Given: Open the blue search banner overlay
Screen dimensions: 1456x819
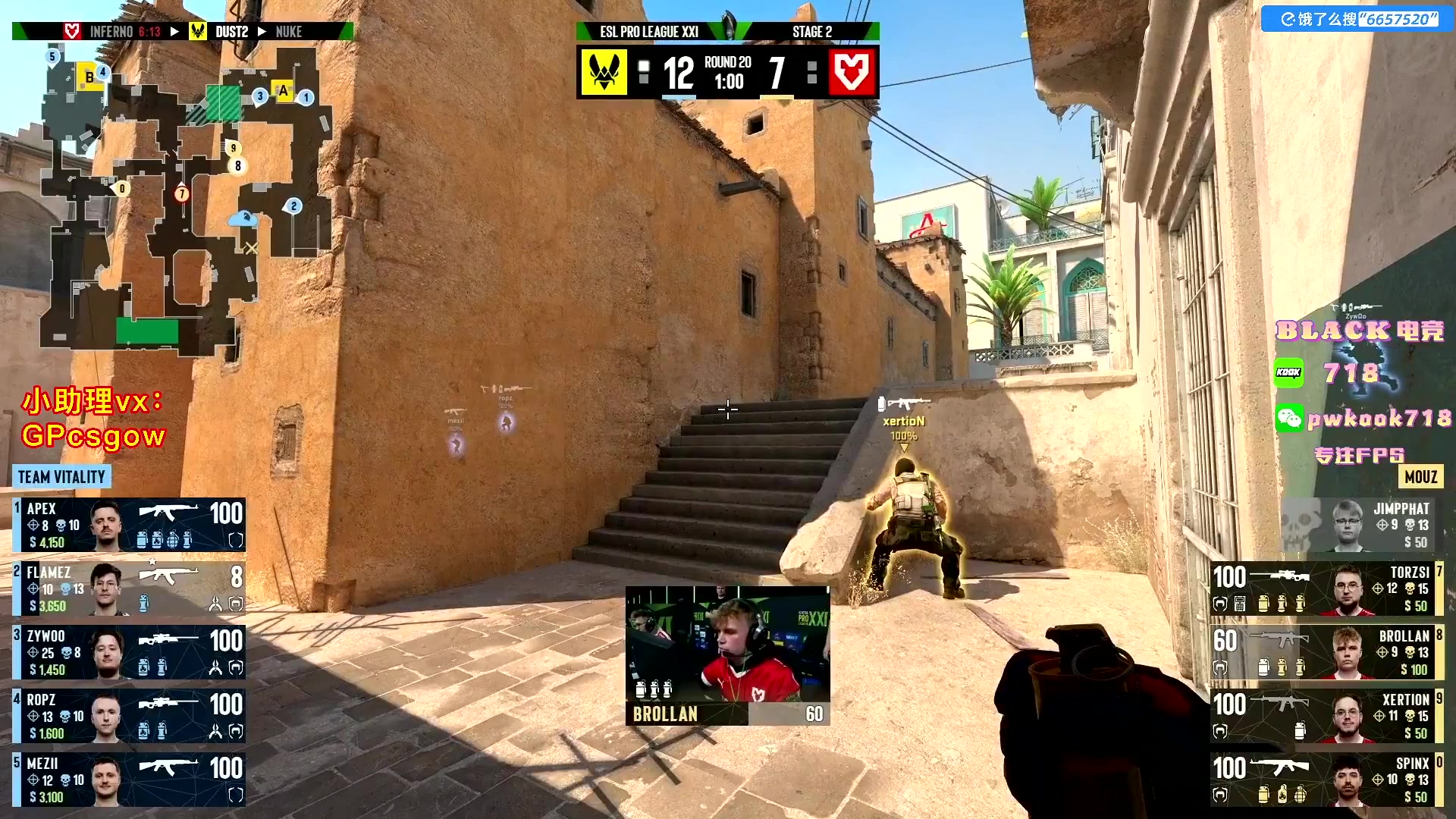Looking at the screenshot, I should (1357, 19).
